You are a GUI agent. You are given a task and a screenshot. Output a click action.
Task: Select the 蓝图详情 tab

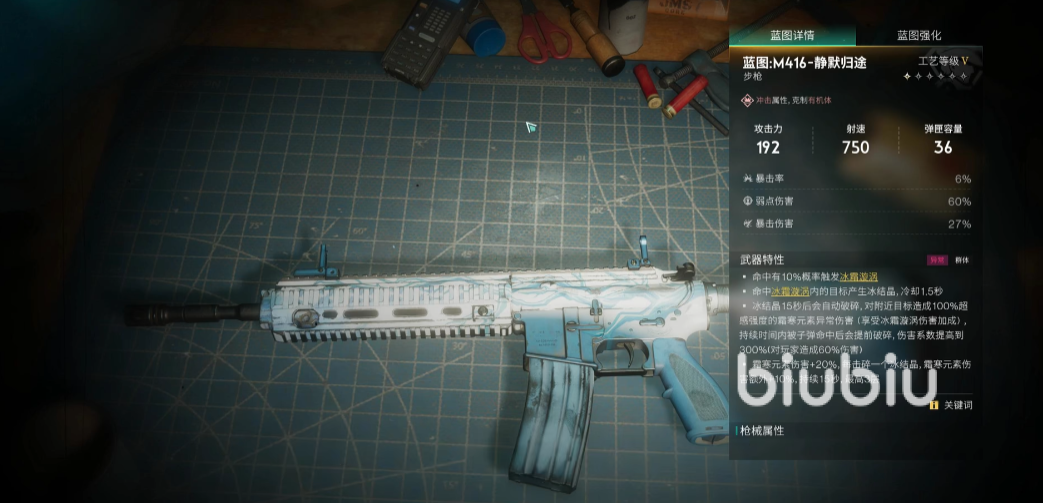(x=792, y=35)
